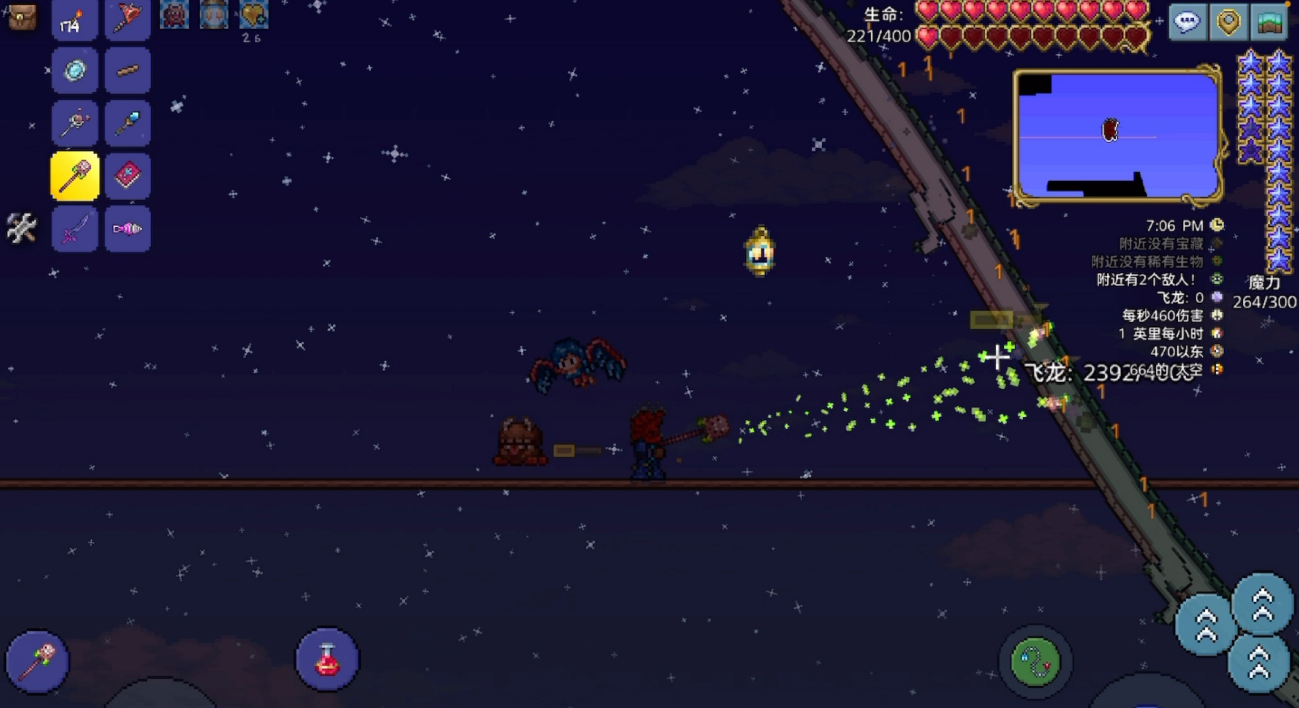Select the torch stack hotbar slot
Screen dimensions: 1299x708
pyautogui.click(x=75, y=20)
